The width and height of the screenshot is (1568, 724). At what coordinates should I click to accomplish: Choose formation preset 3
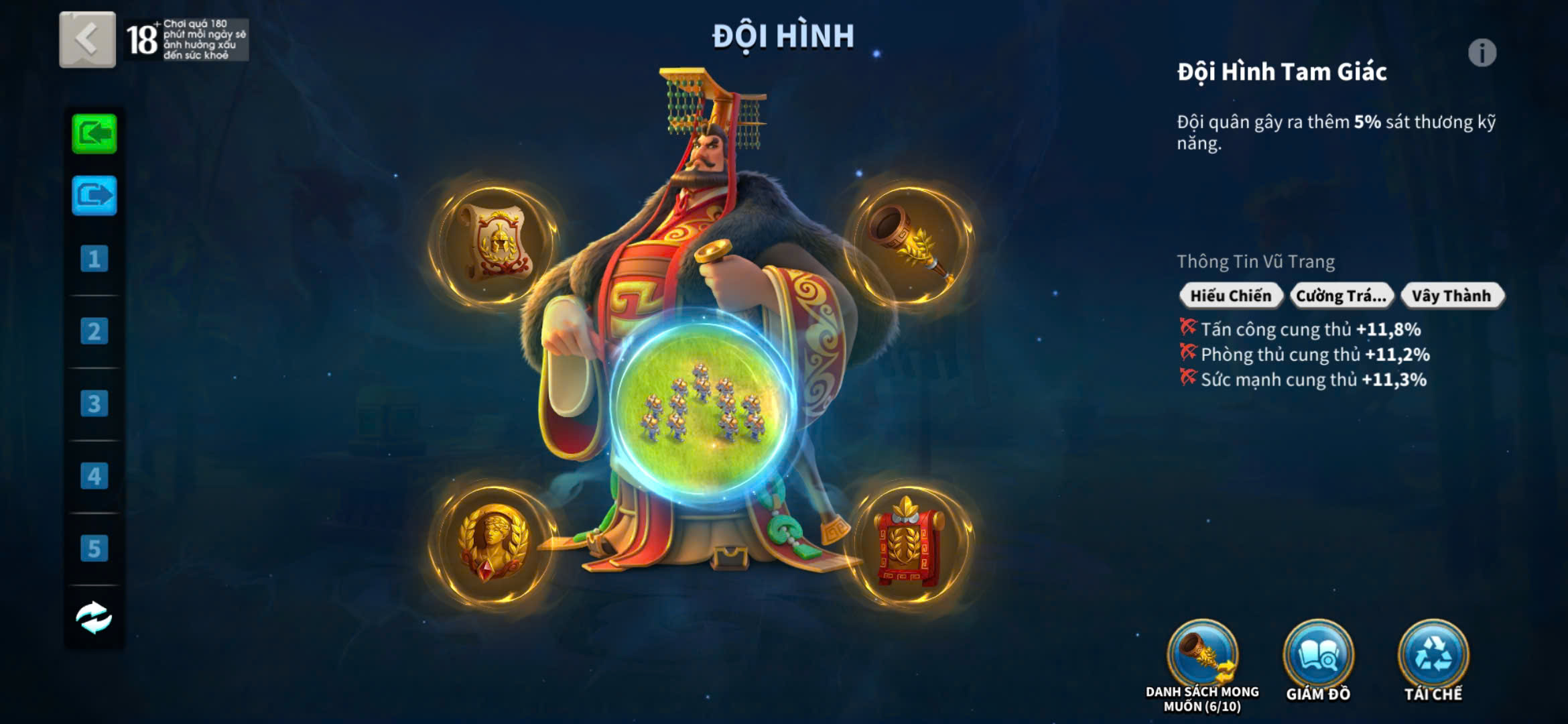point(94,404)
